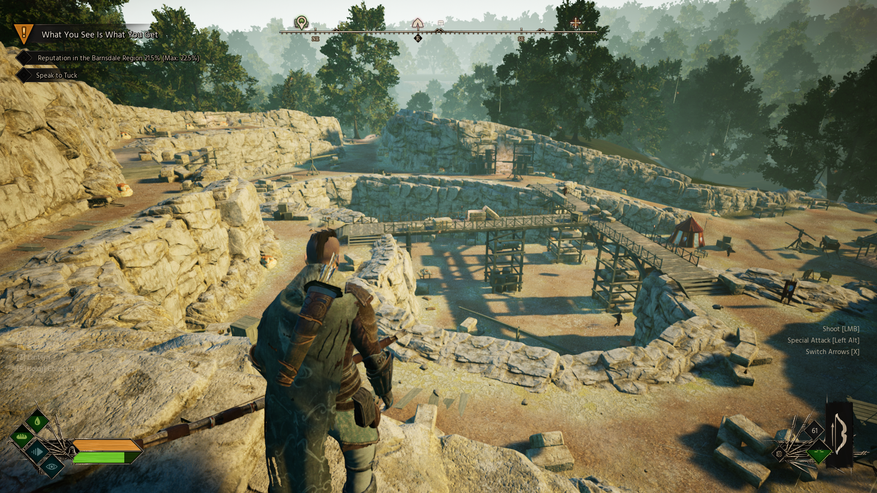The image size is (877, 493).
Task: Select the noise level indicator icon
Action: 37,451
